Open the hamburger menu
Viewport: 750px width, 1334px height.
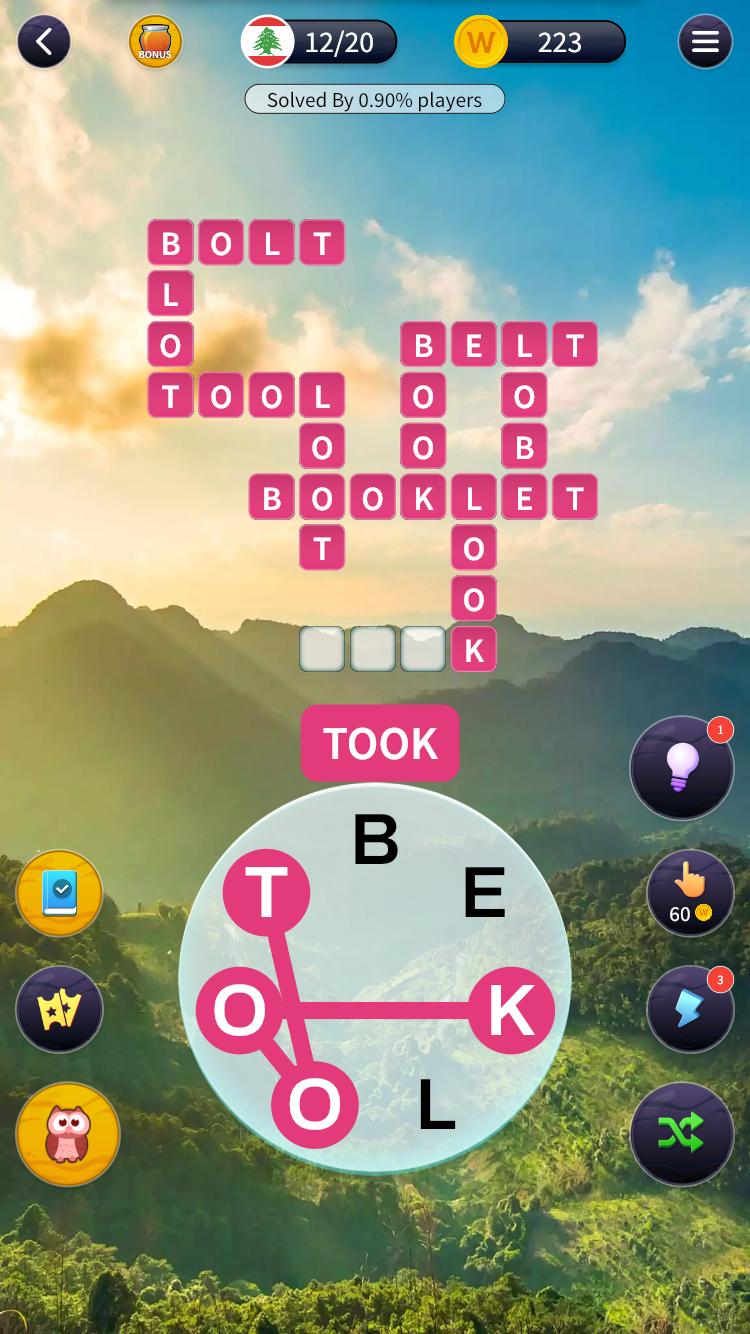[705, 42]
